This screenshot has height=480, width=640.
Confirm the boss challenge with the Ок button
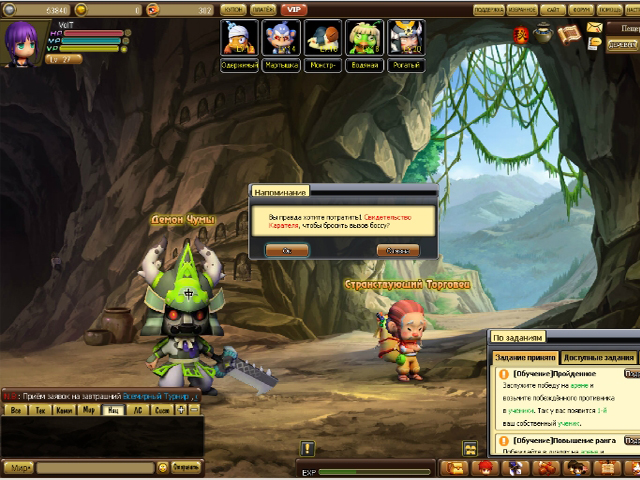(x=286, y=250)
